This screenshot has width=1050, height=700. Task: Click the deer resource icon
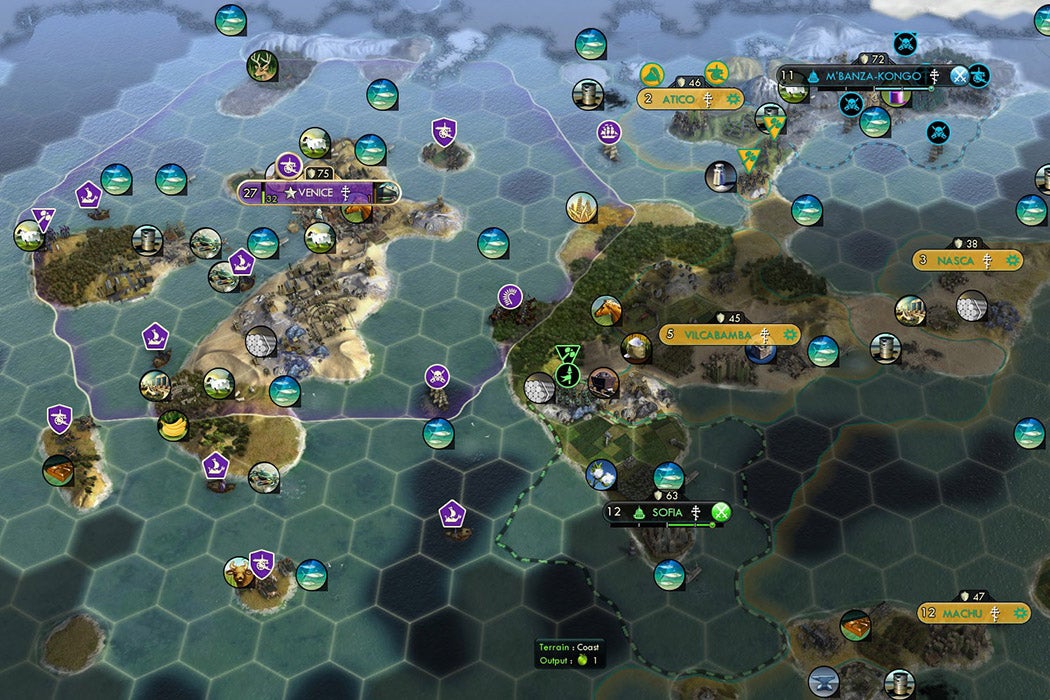click(263, 67)
